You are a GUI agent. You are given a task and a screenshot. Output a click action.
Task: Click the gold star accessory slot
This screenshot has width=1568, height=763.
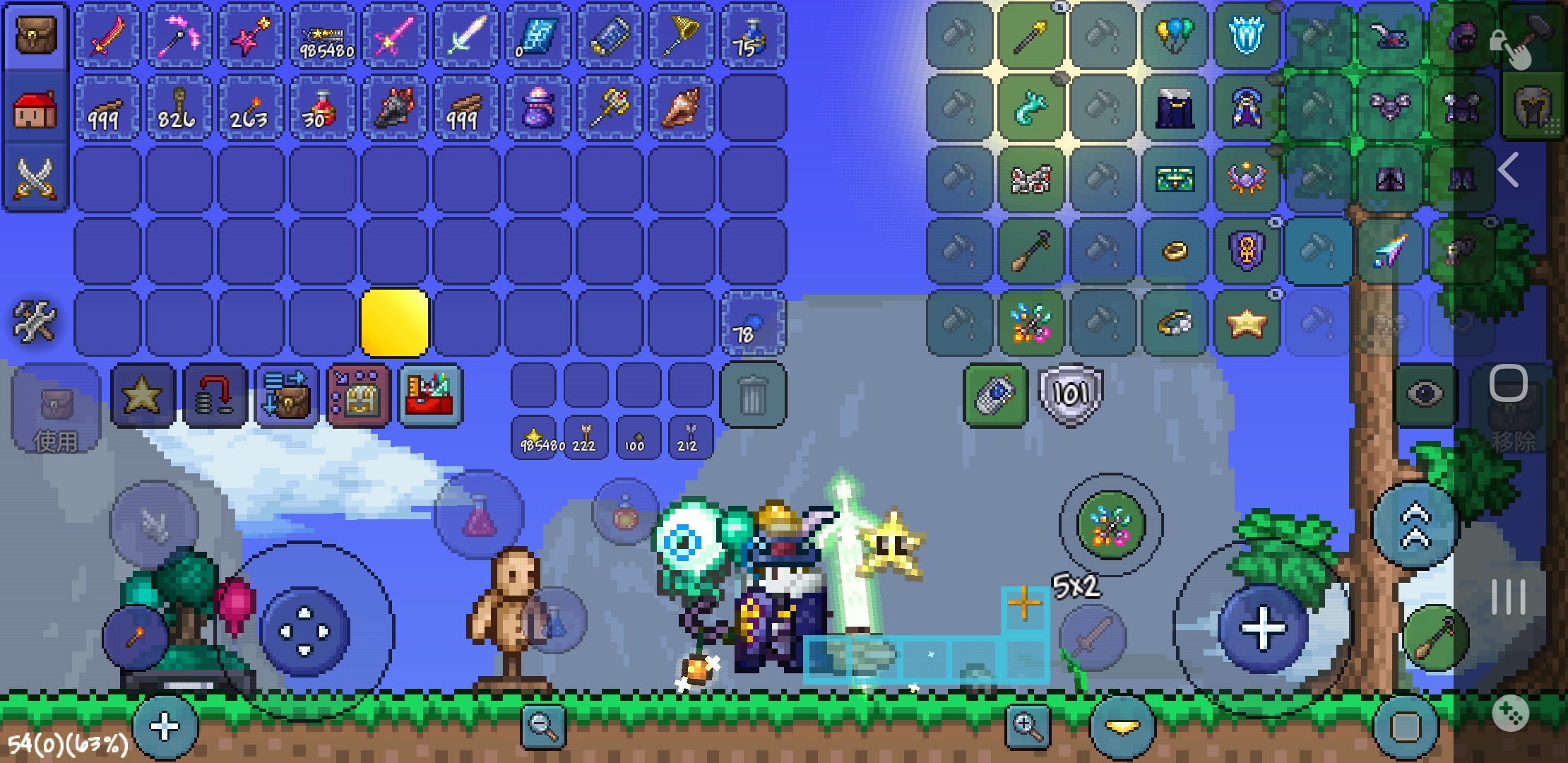click(x=1246, y=324)
